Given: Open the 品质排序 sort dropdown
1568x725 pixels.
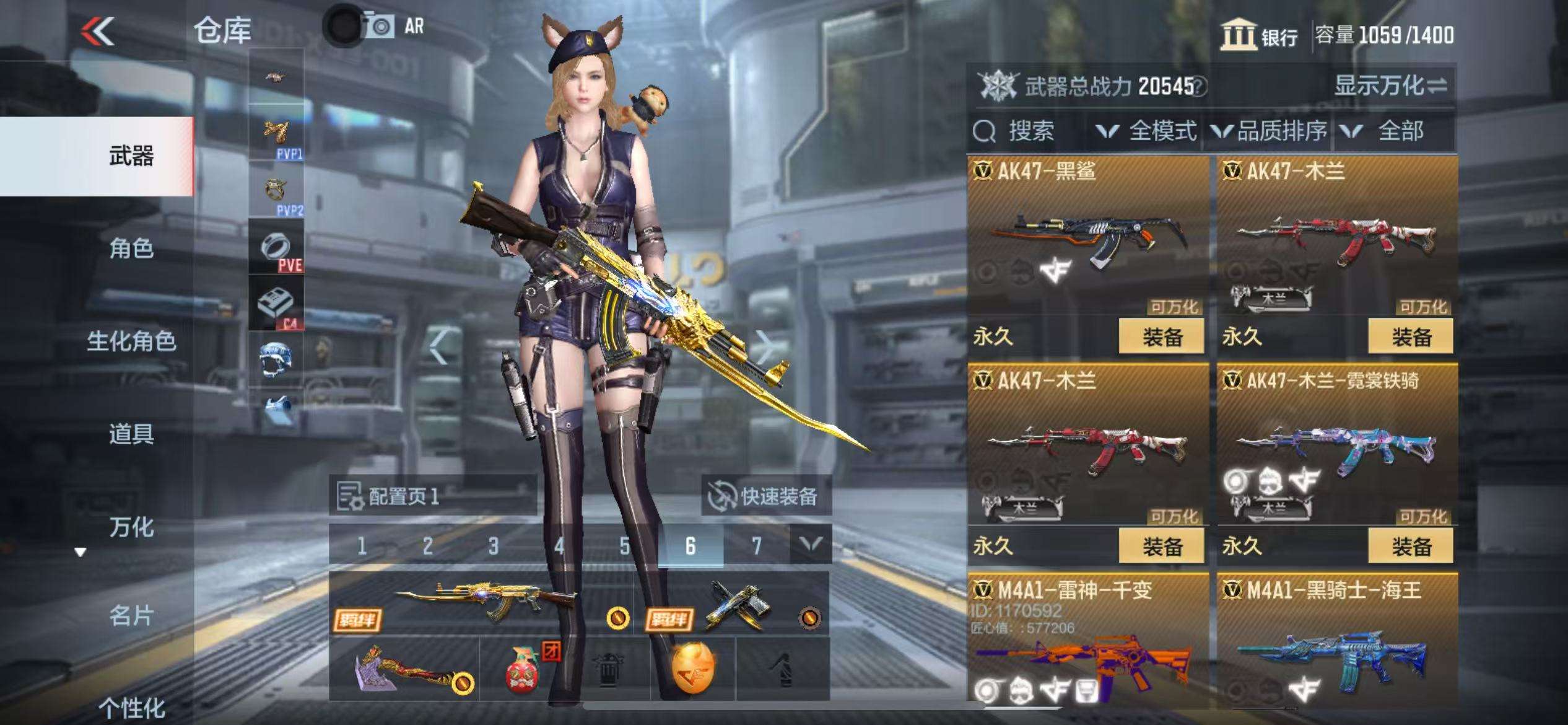Looking at the screenshot, I should click(x=1270, y=131).
